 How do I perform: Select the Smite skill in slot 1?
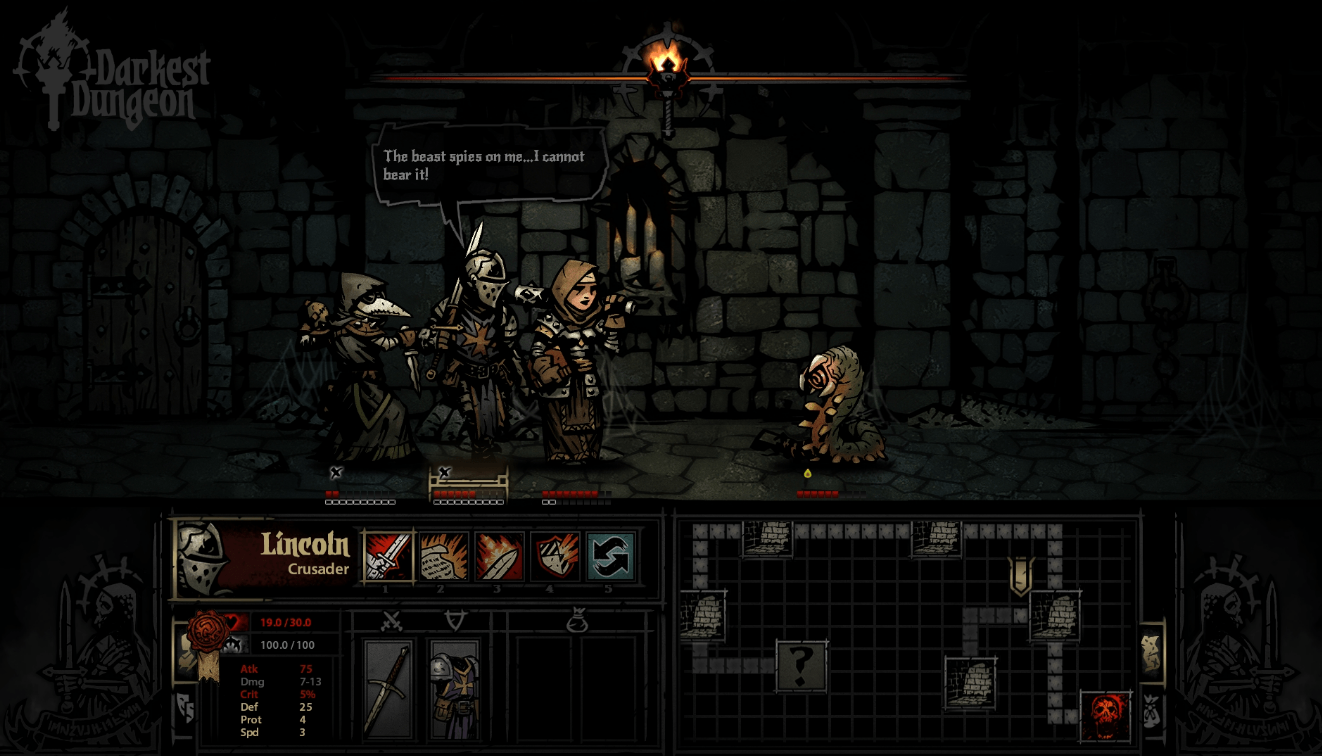pyautogui.click(x=389, y=557)
